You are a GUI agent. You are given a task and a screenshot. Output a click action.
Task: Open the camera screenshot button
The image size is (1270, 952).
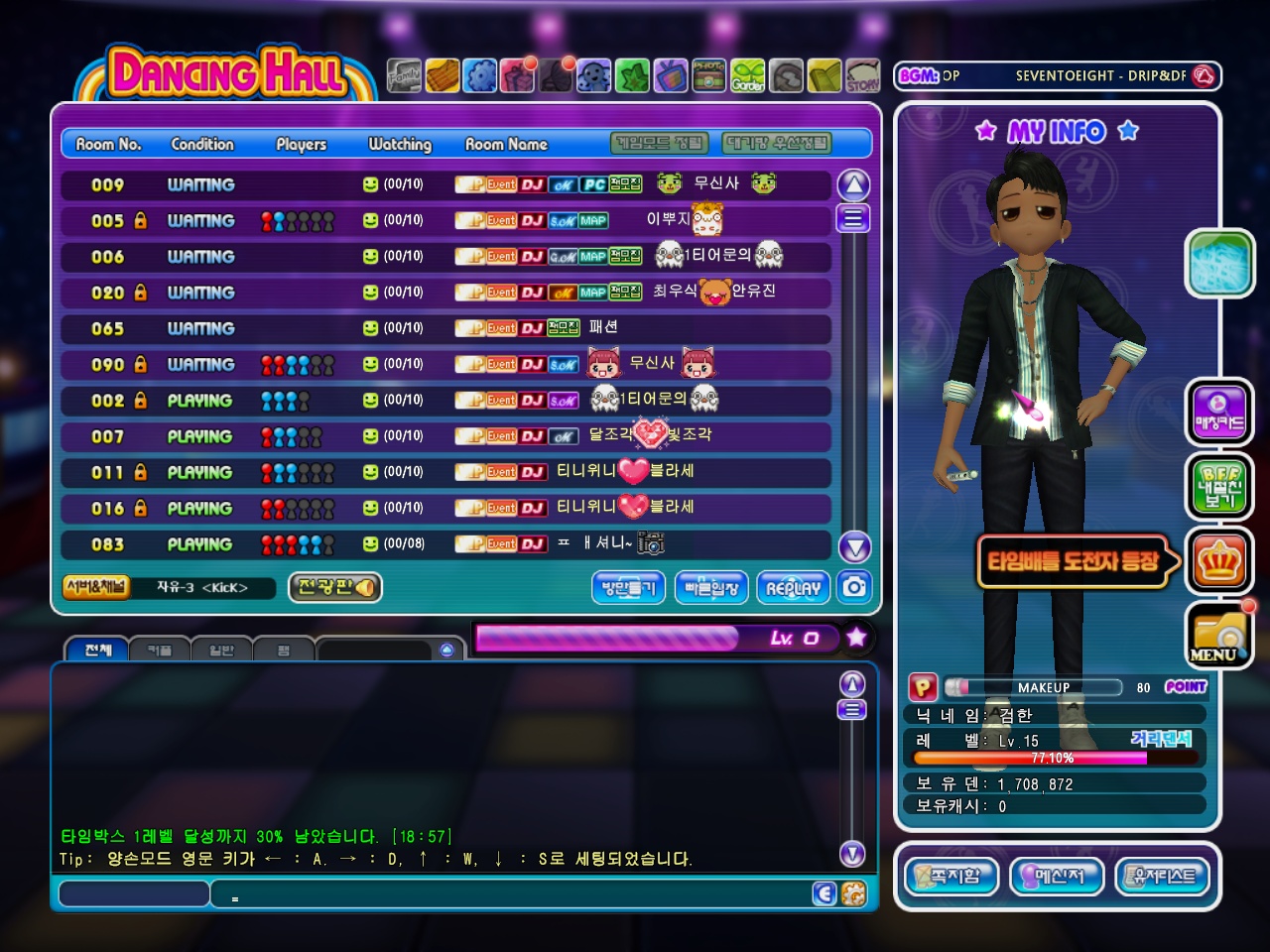(854, 587)
